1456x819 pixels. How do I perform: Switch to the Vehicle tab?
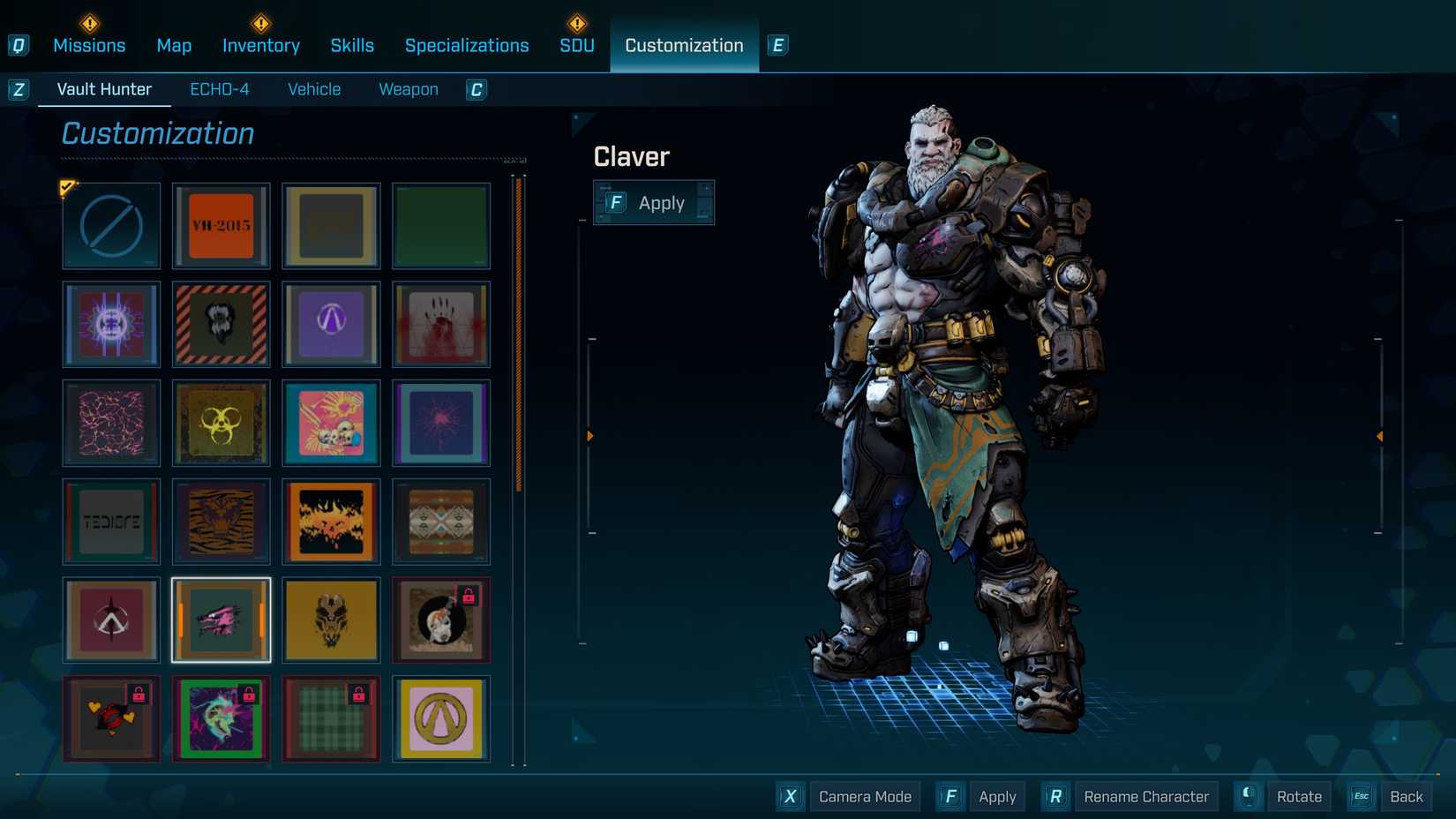313,88
